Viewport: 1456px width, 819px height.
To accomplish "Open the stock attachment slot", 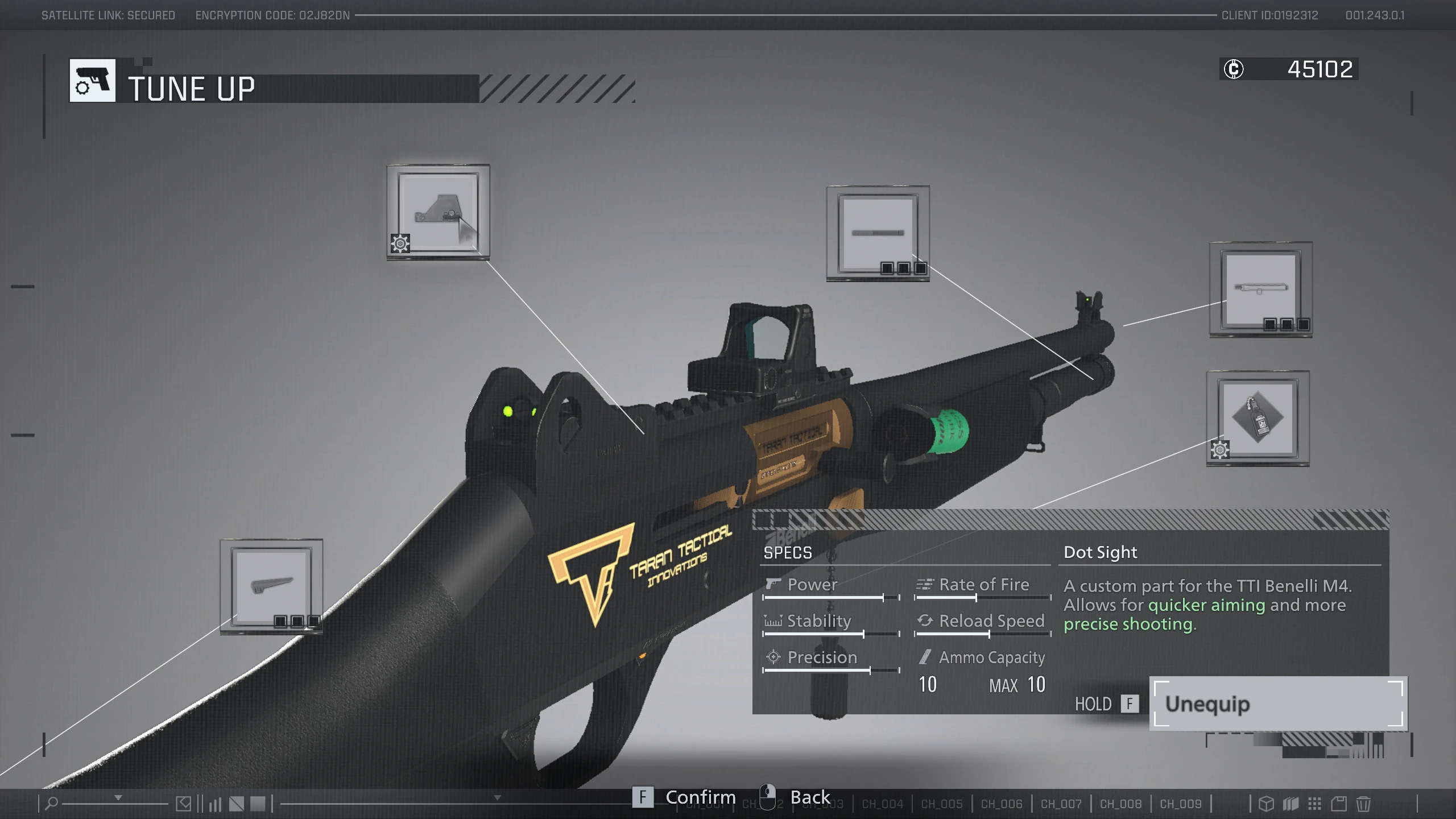I will 271,586.
